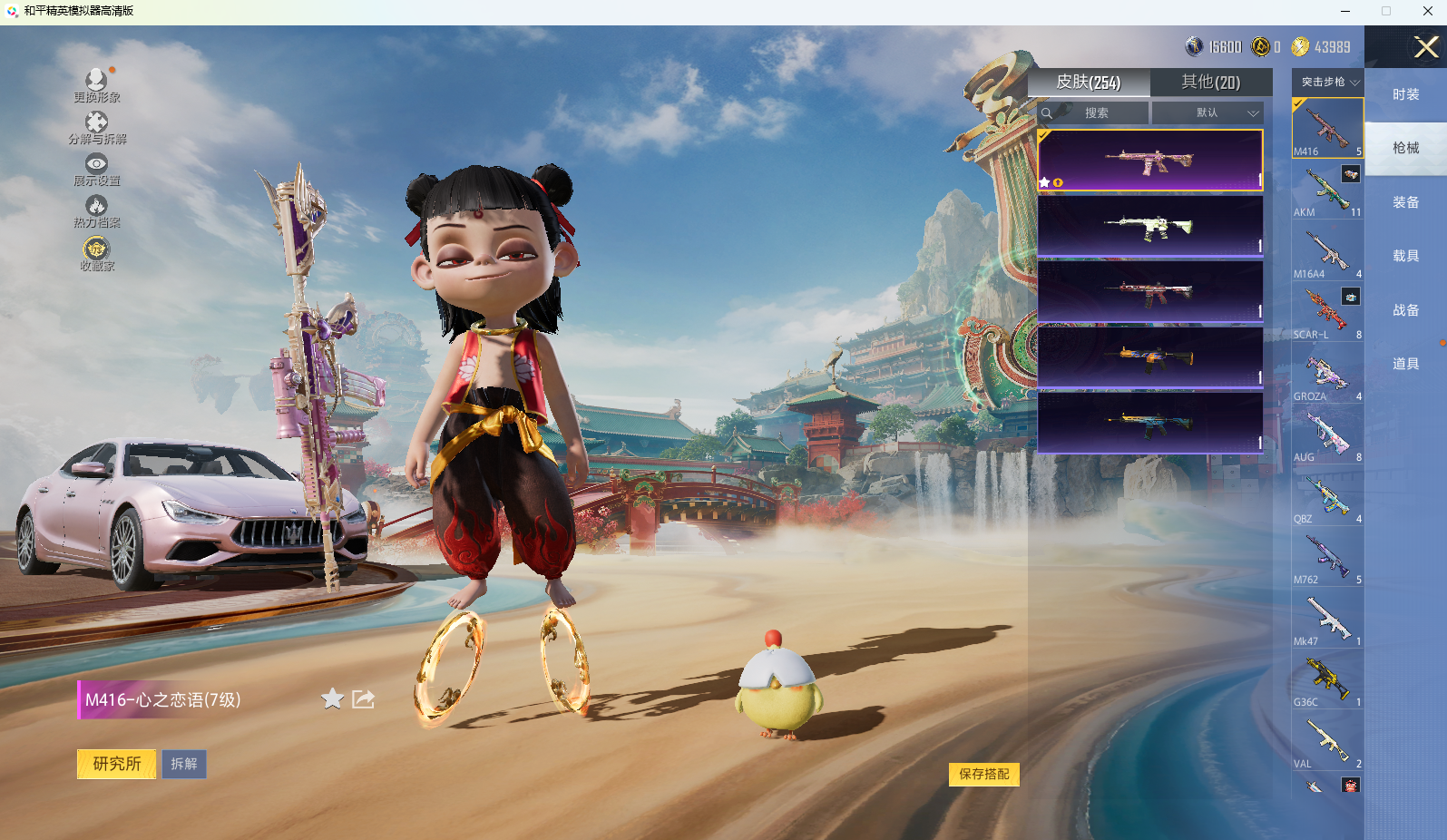This screenshot has width=1447, height=840.
Task: Go to the 战备 category tab
Action: [x=1405, y=310]
